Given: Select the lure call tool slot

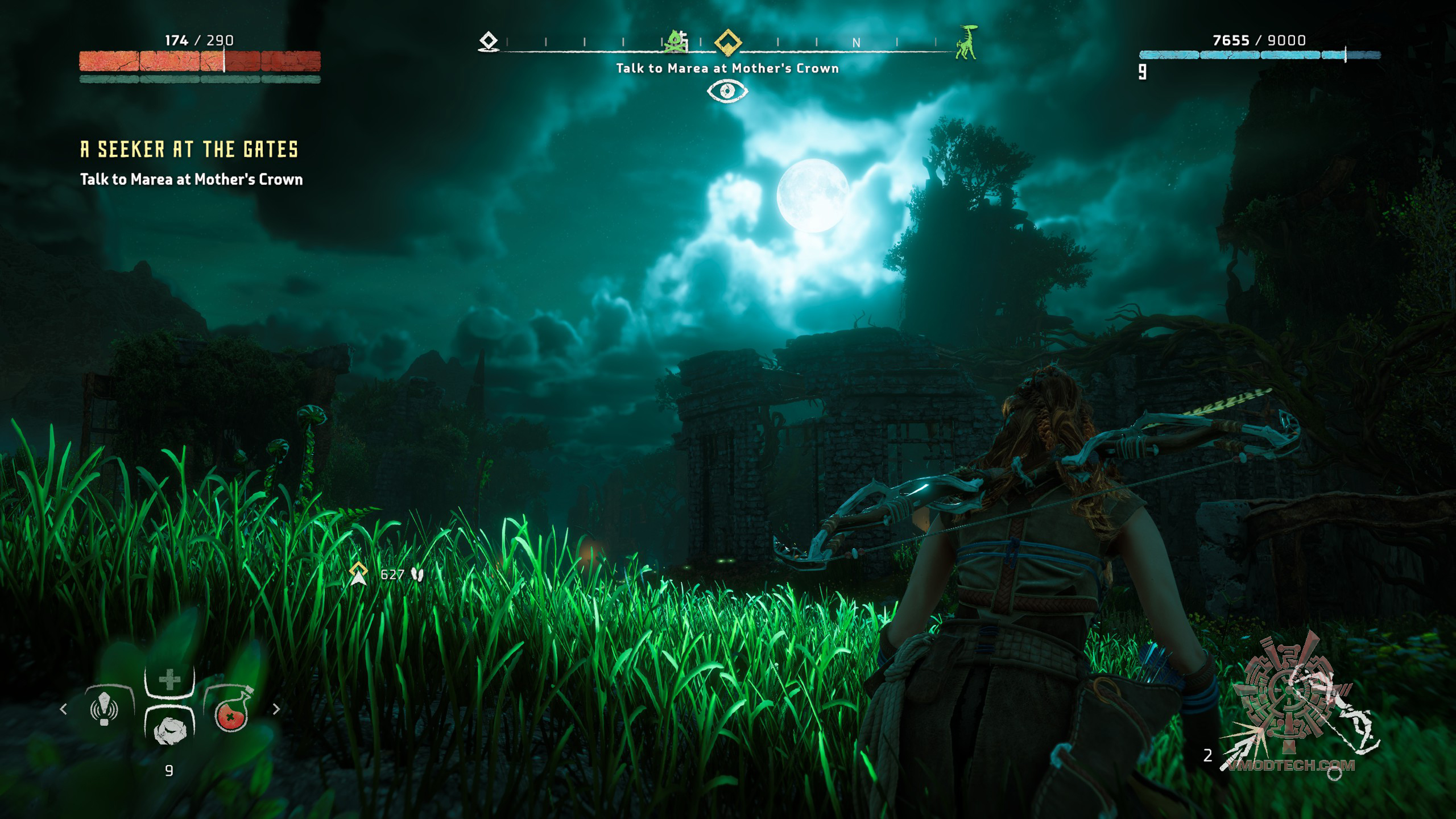Looking at the screenshot, I should click(105, 709).
